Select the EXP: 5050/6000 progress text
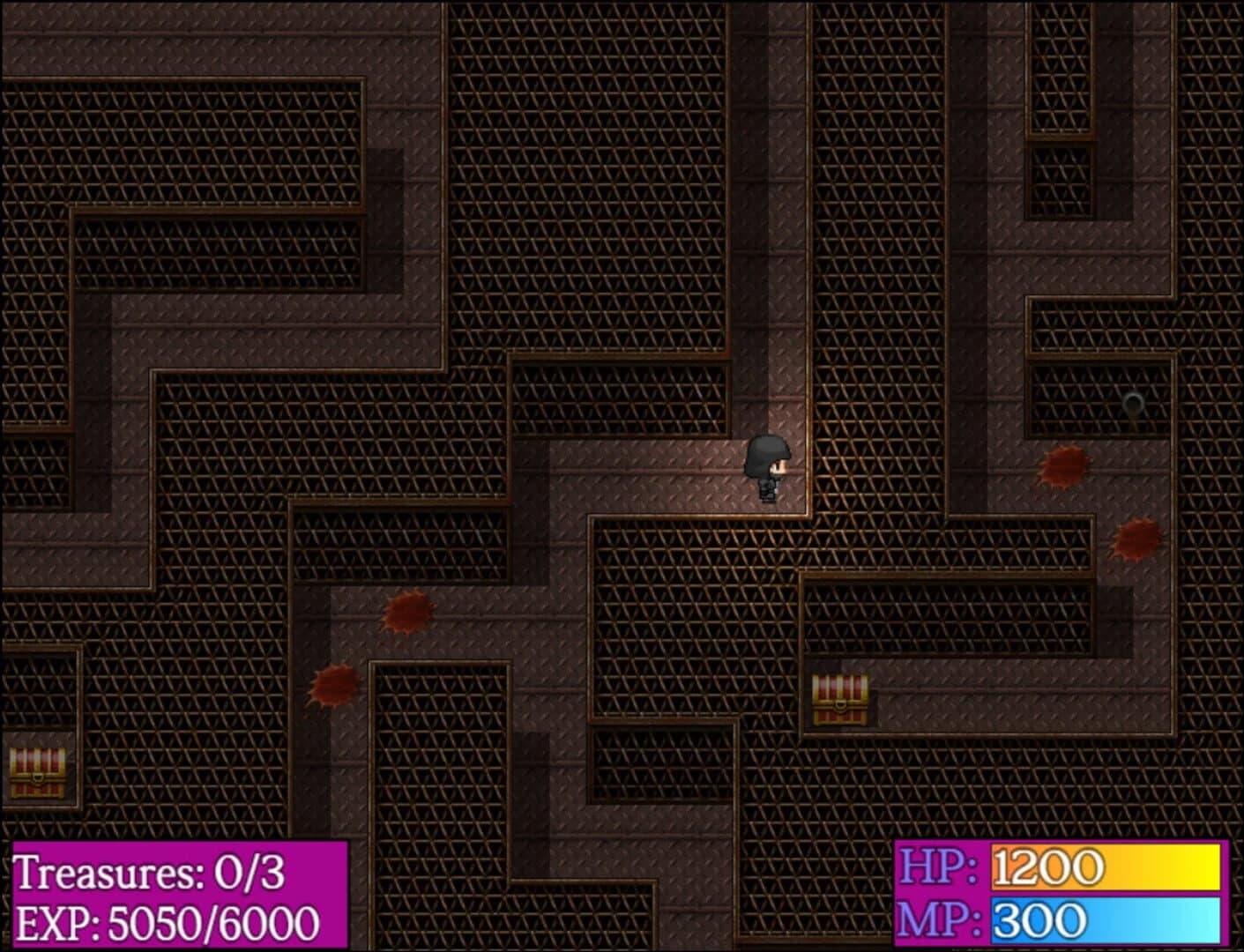 tap(168, 920)
